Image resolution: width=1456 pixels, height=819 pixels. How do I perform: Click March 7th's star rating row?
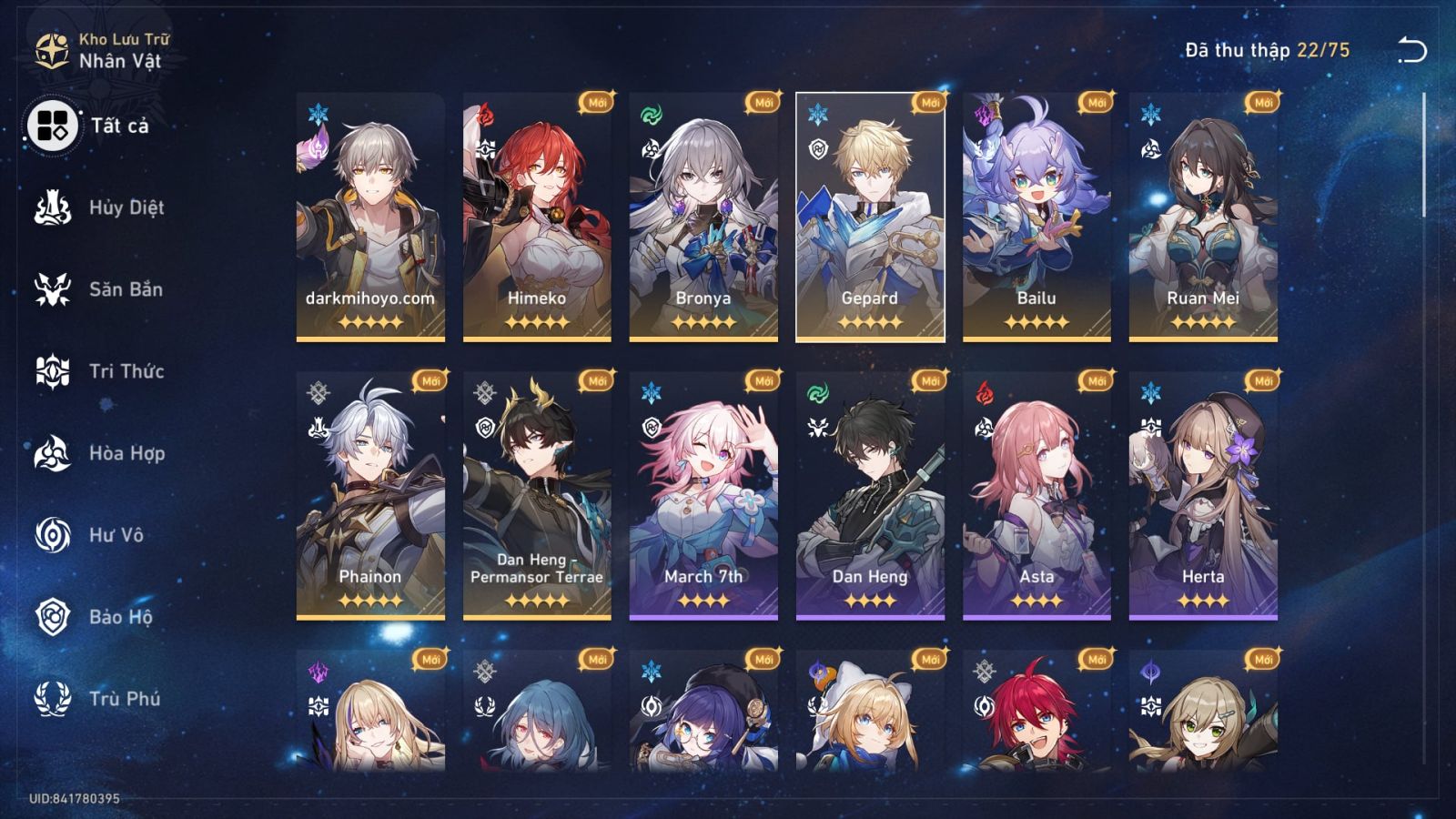point(705,600)
